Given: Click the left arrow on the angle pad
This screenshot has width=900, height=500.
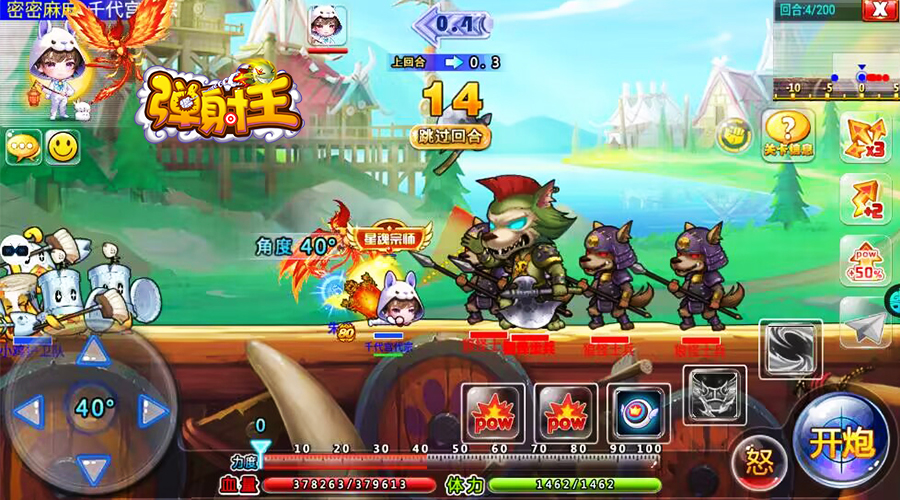Looking at the screenshot, I should coord(30,409).
